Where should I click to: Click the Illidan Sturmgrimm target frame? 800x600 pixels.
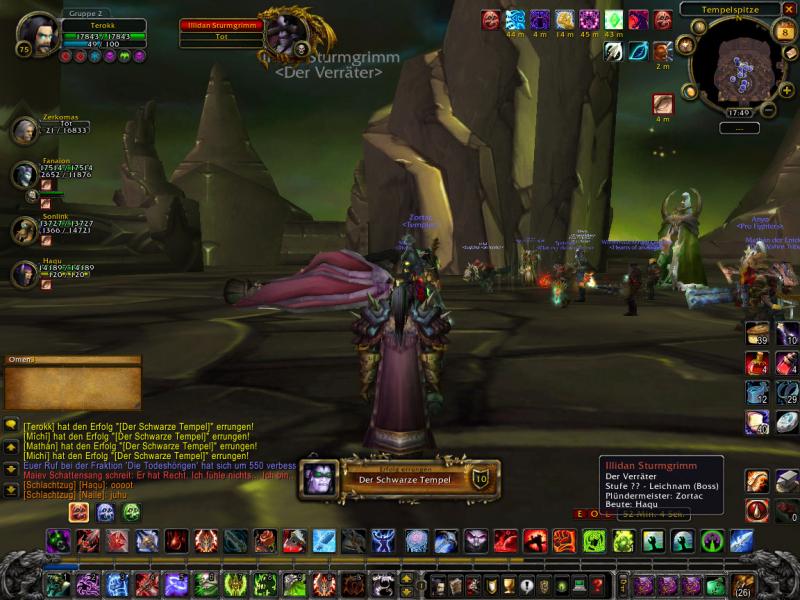pyautogui.click(x=221, y=31)
